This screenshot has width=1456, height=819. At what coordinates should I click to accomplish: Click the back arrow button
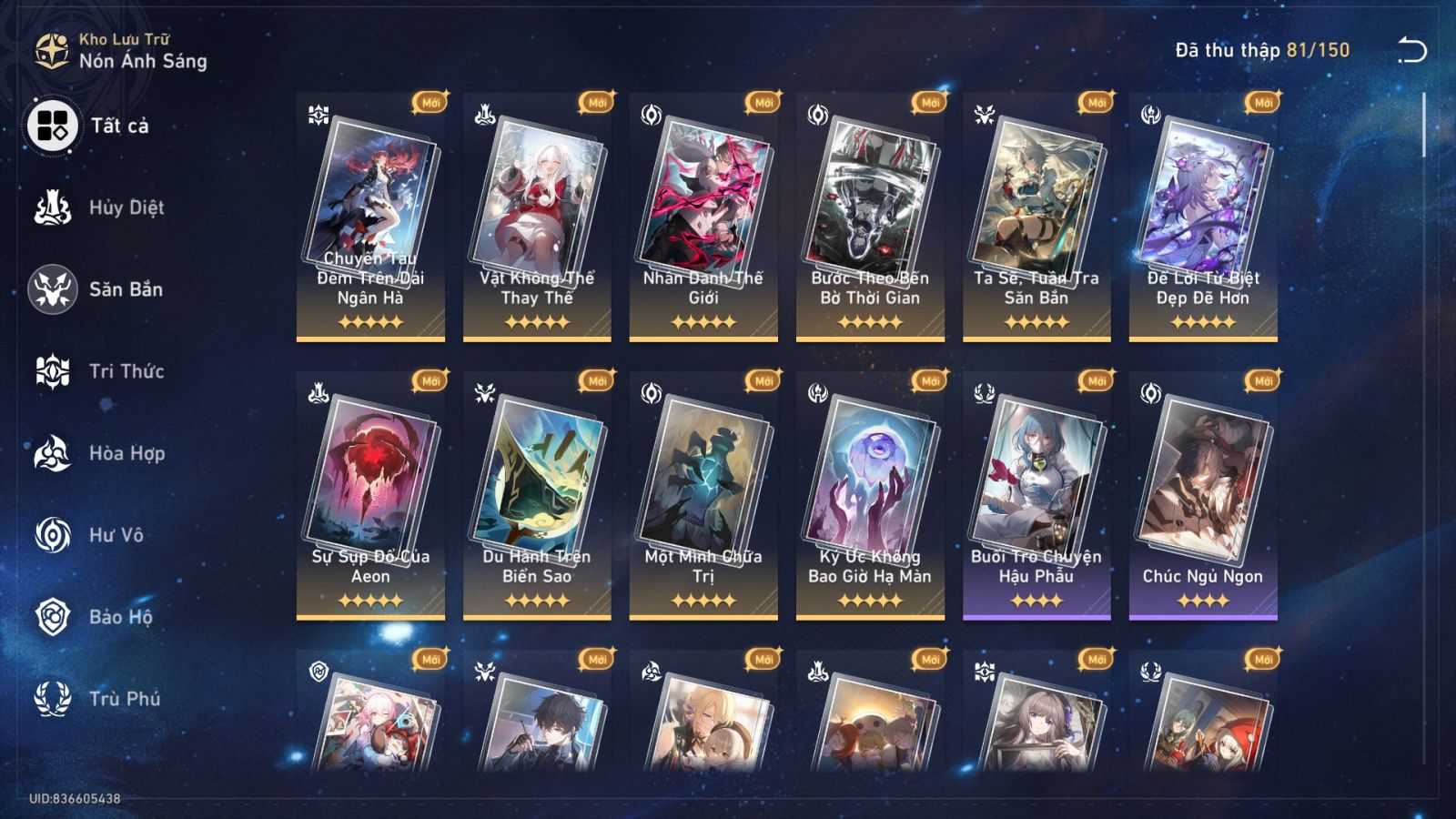pyautogui.click(x=1411, y=50)
